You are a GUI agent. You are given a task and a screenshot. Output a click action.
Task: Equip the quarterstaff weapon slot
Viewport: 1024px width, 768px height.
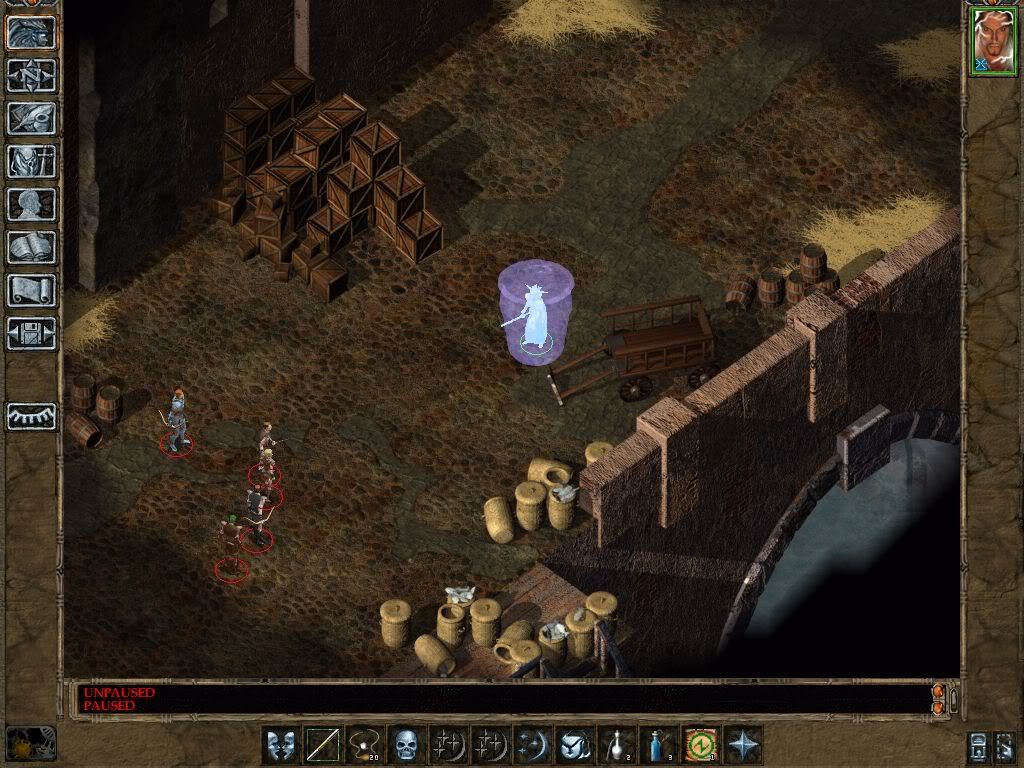tap(323, 745)
